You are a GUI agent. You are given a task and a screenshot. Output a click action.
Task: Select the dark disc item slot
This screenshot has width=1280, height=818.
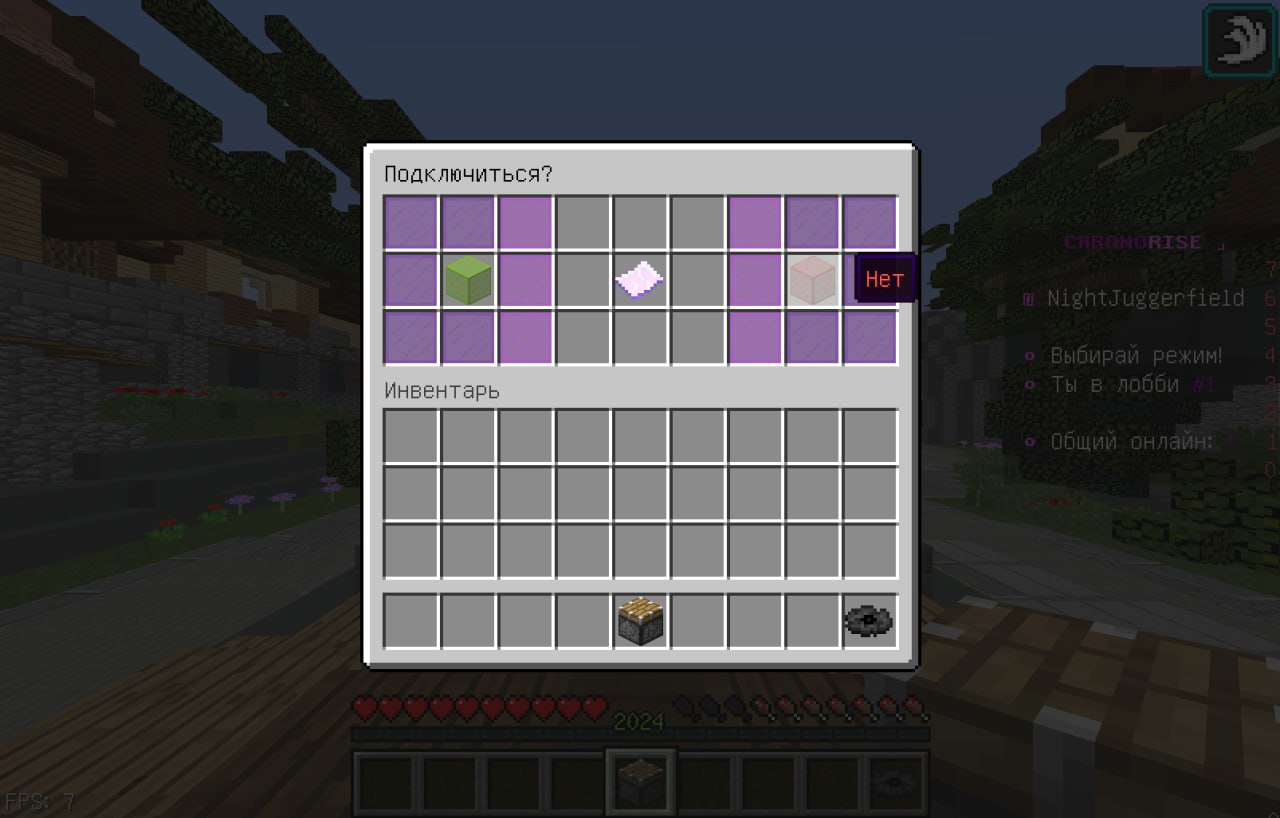pos(869,621)
